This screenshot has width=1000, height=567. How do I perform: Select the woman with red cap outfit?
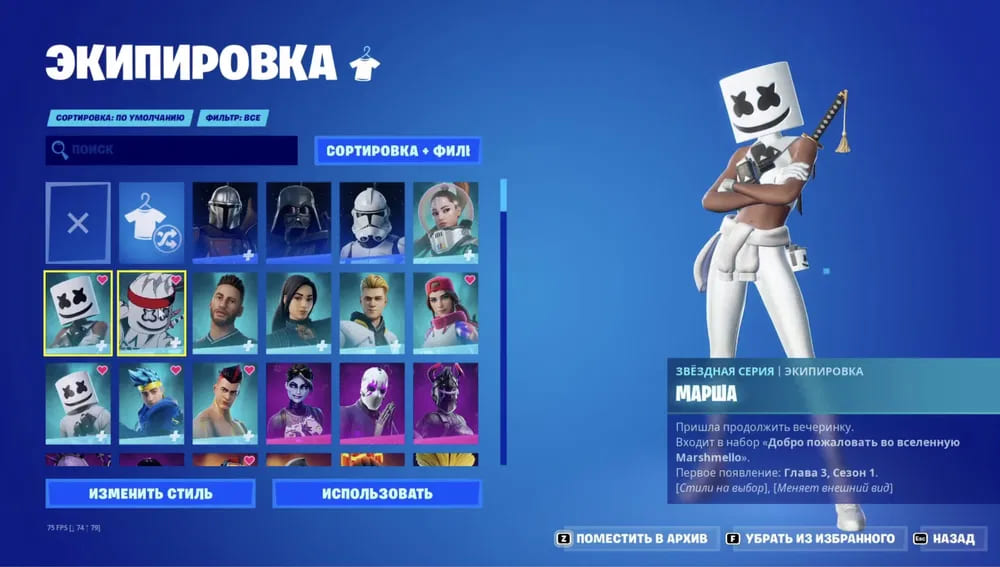pos(445,313)
